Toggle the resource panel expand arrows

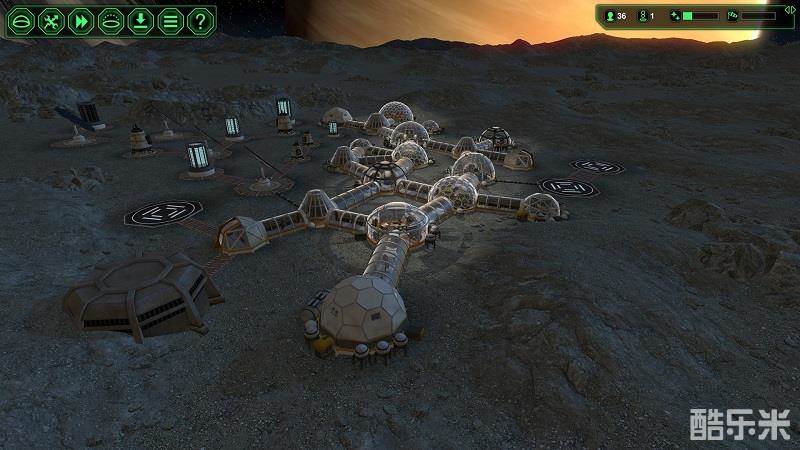790,10
